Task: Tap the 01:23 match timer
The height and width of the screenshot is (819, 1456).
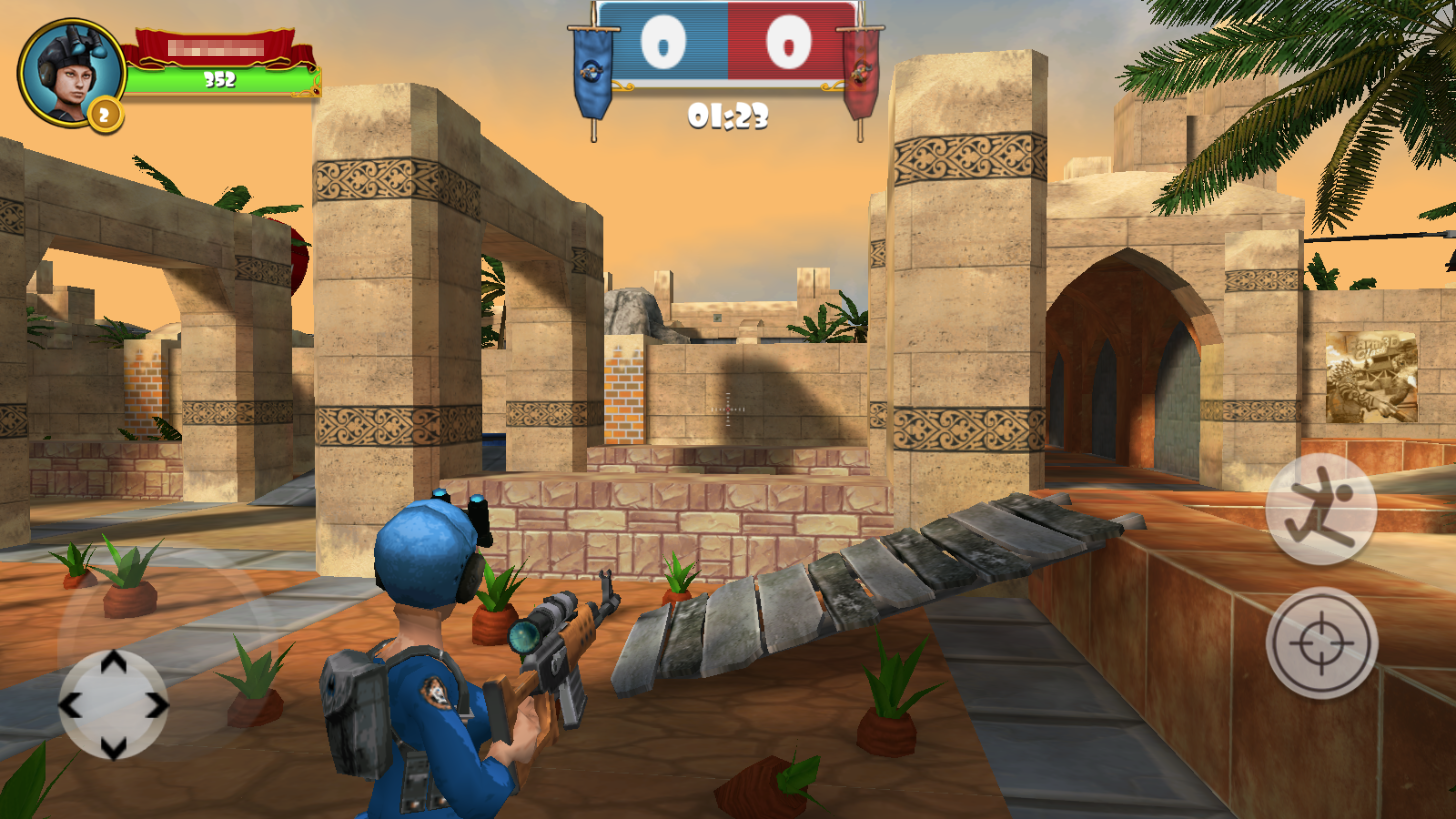Action: coord(727,118)
